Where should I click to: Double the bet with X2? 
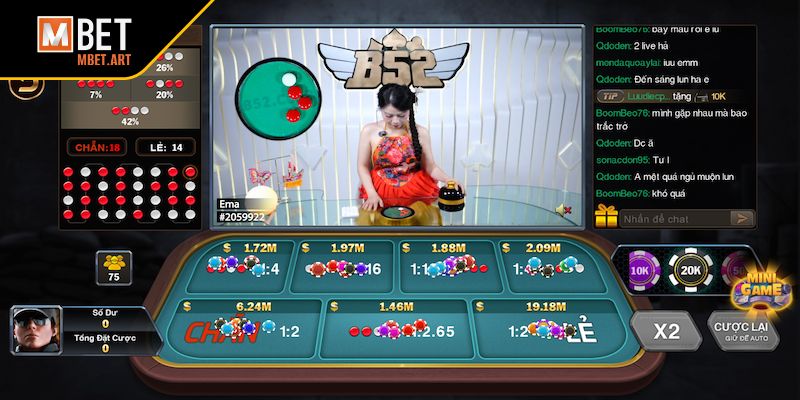point(666,329)
